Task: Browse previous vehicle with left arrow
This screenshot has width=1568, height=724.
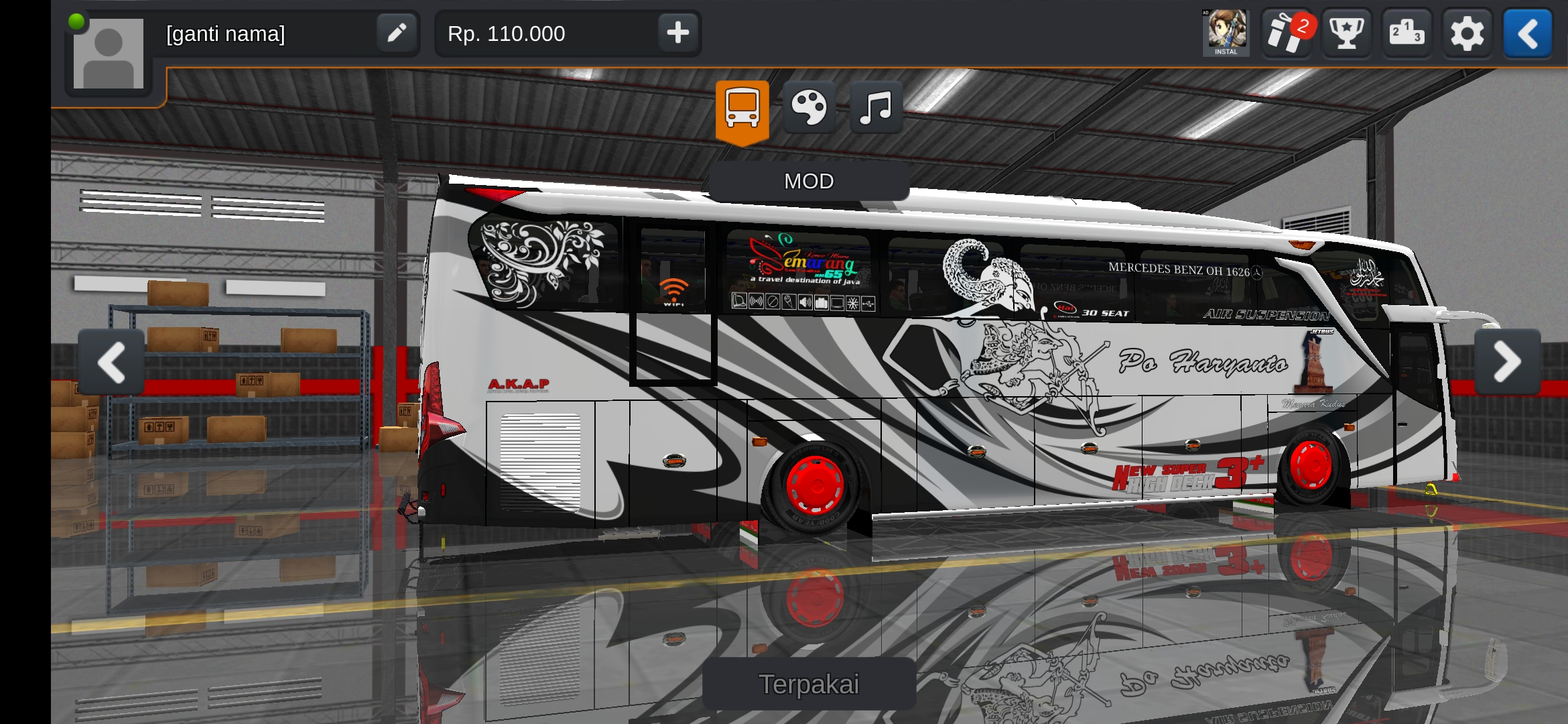Action: (111, 362)
